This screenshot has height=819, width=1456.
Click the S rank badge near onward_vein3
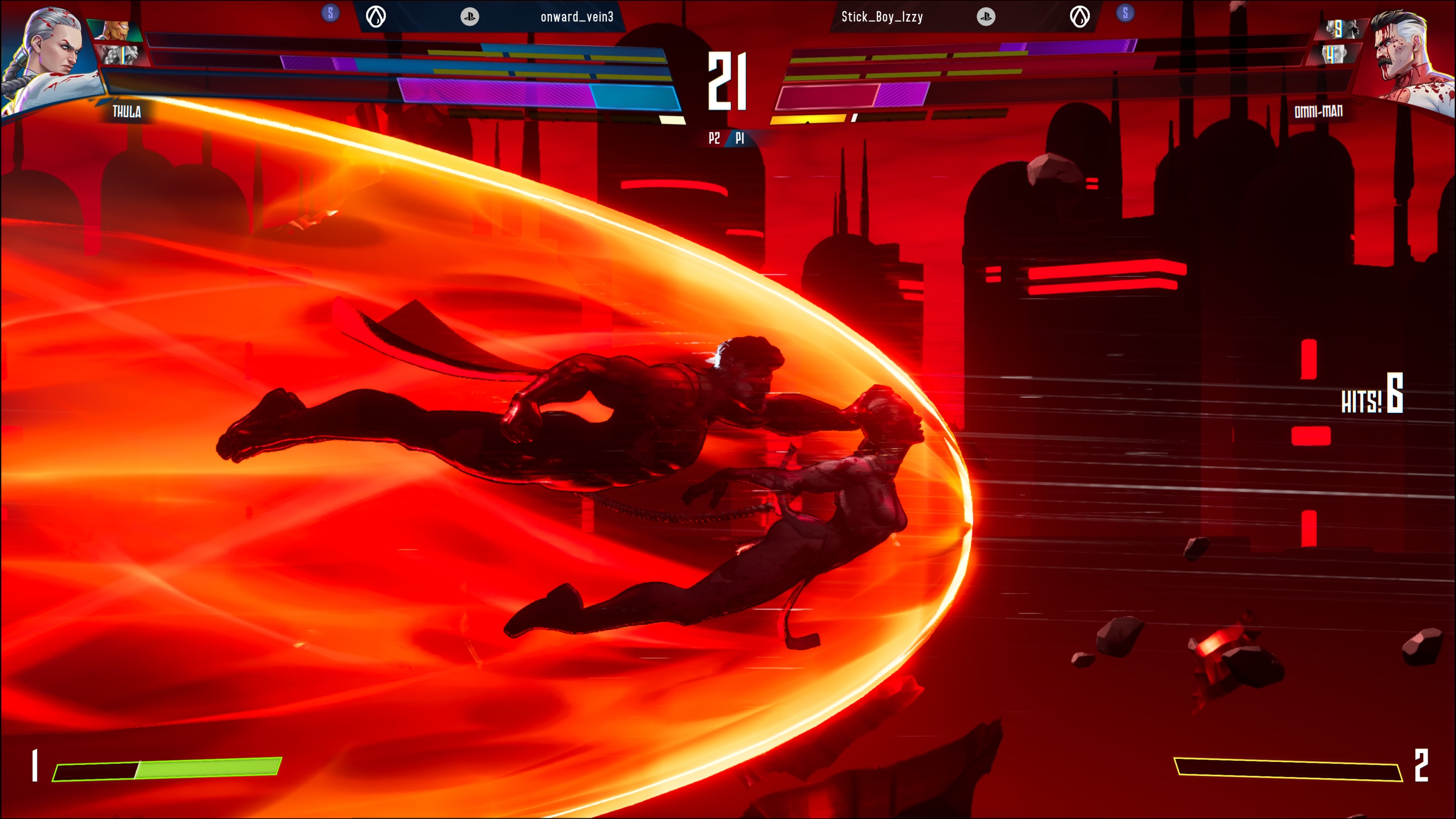click(331, 13)
